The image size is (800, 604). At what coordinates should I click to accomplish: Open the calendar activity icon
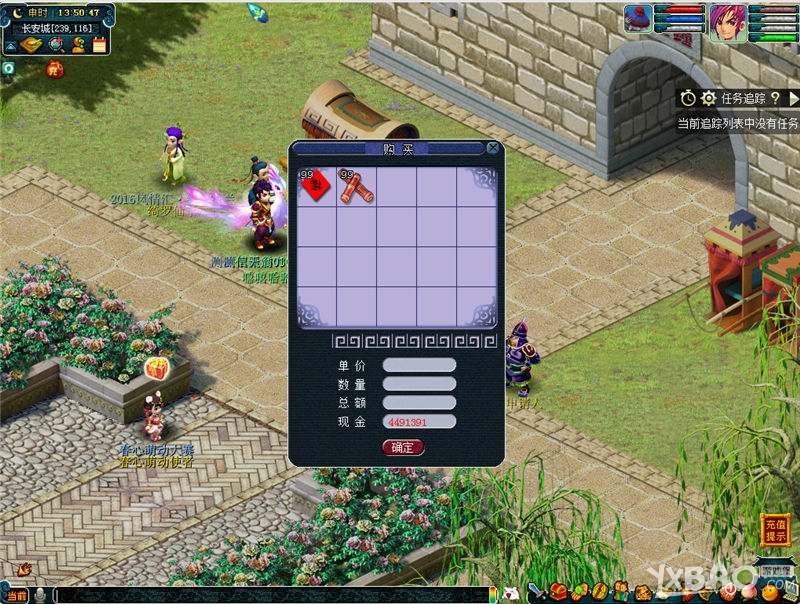tap(99, 44)
